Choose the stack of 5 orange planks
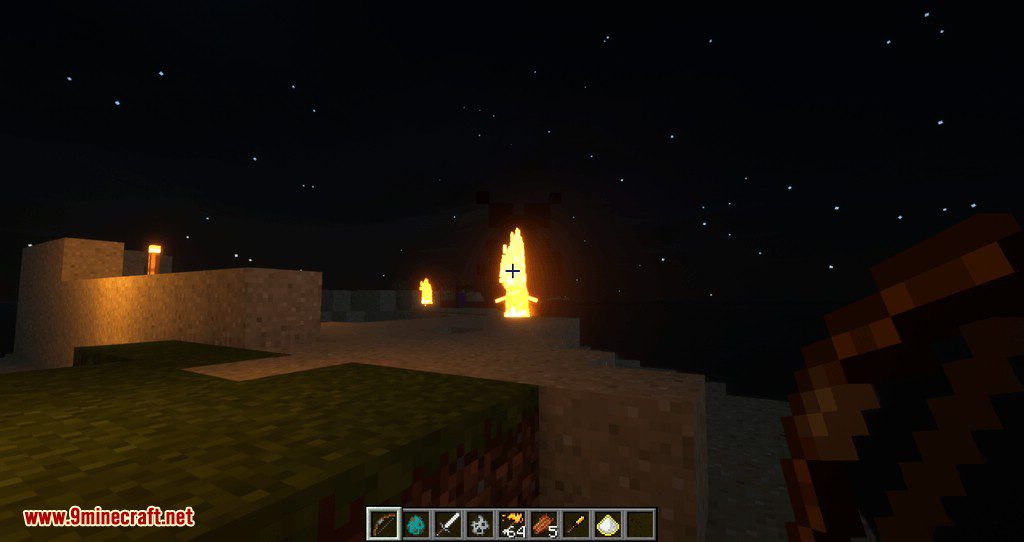The height and width of the screenshot is (542, 1024). pos(543,524)
